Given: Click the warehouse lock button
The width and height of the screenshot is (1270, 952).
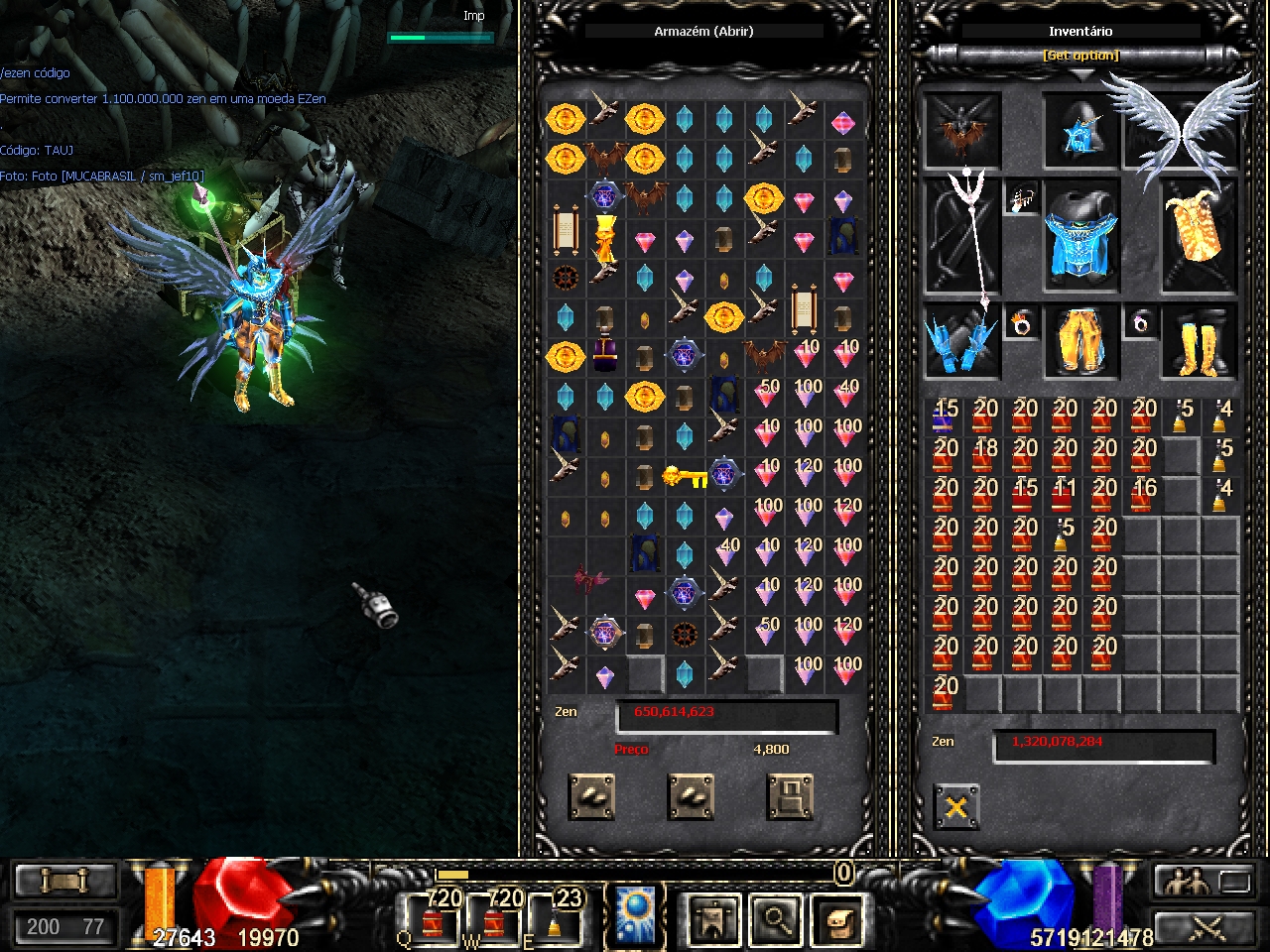Looking at the screenshot, I should tap(791, 797).
